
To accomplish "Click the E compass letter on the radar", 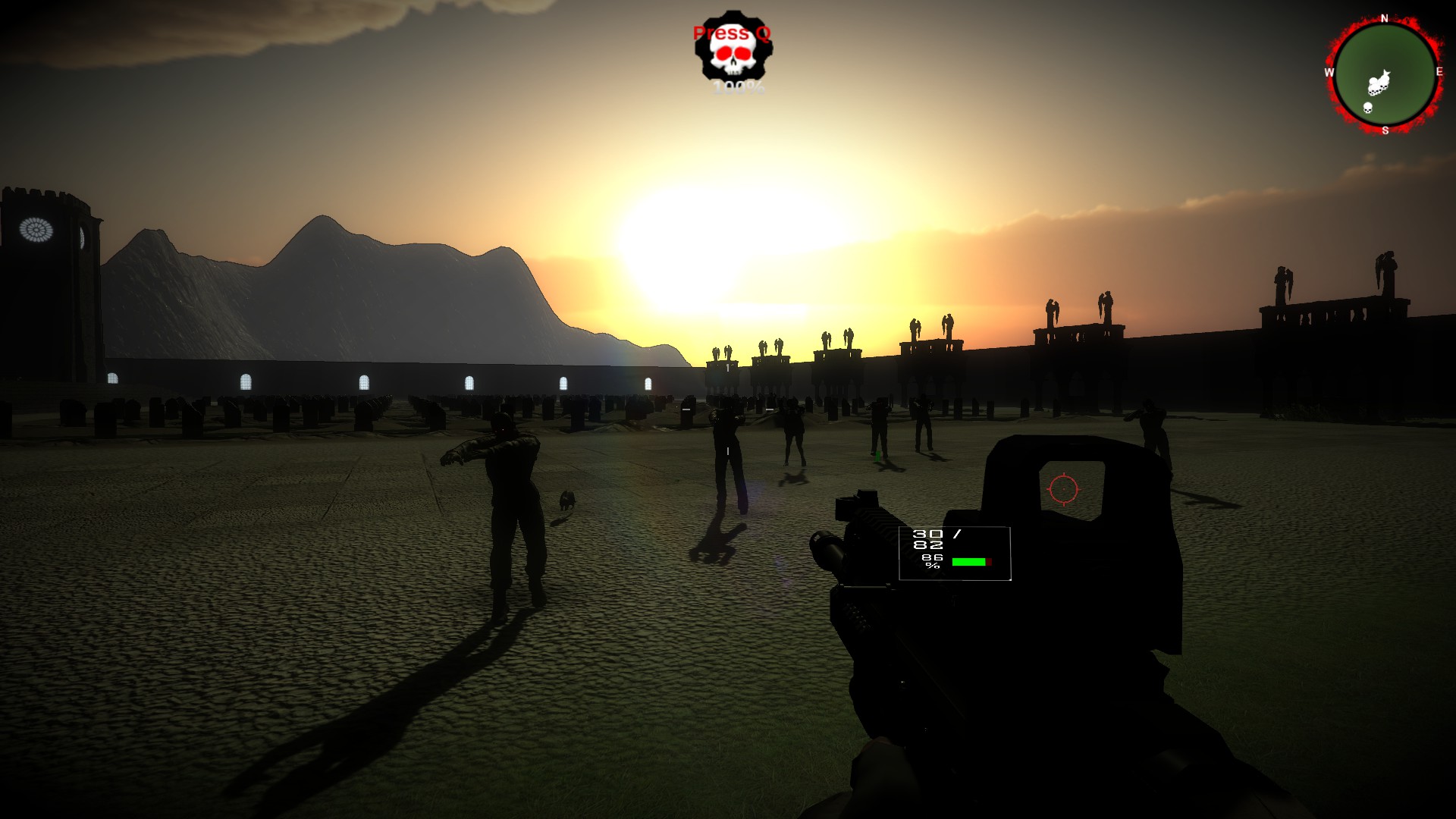I will point(1439,71).
